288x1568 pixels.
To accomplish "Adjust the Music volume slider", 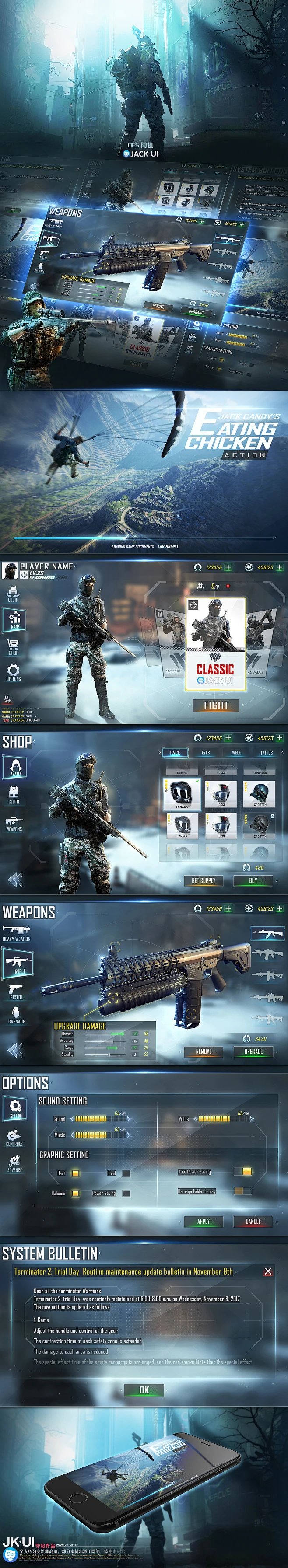I will pyautogui.click(x=91, y=1135).
